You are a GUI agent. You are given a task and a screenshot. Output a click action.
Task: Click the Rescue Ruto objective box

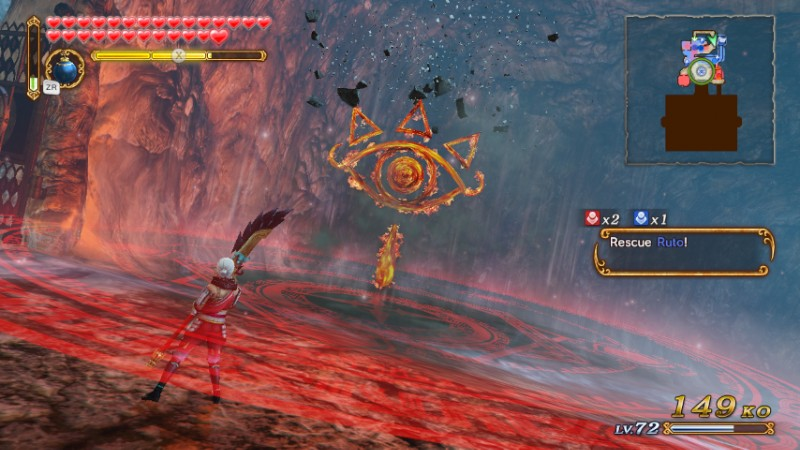683,251
